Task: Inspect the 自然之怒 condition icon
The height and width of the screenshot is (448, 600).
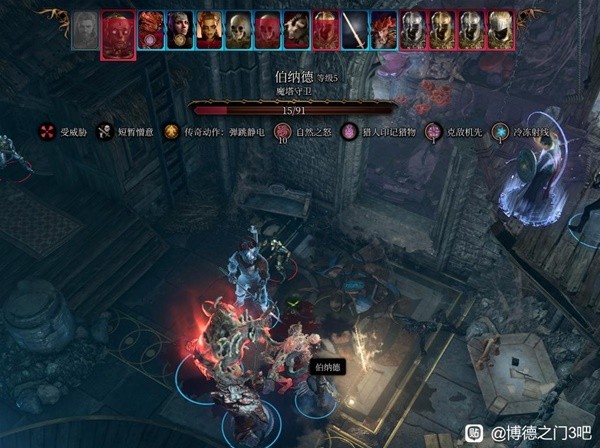Action: click(x=282, y=131)
